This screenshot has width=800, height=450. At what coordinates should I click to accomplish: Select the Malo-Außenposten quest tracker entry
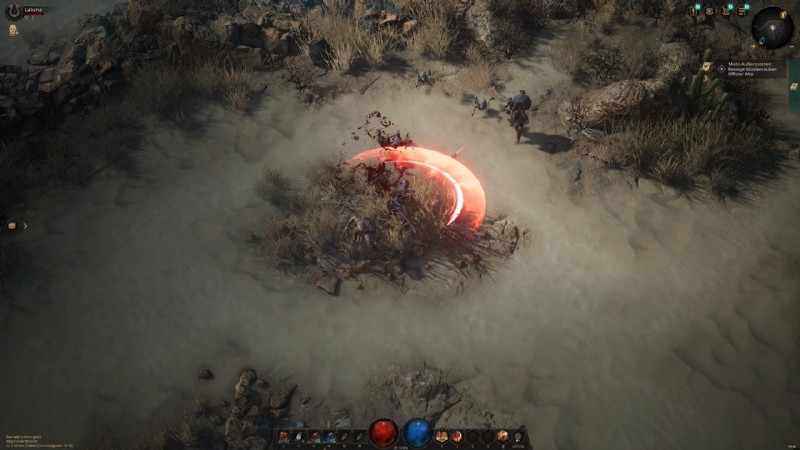coord(750,68)
